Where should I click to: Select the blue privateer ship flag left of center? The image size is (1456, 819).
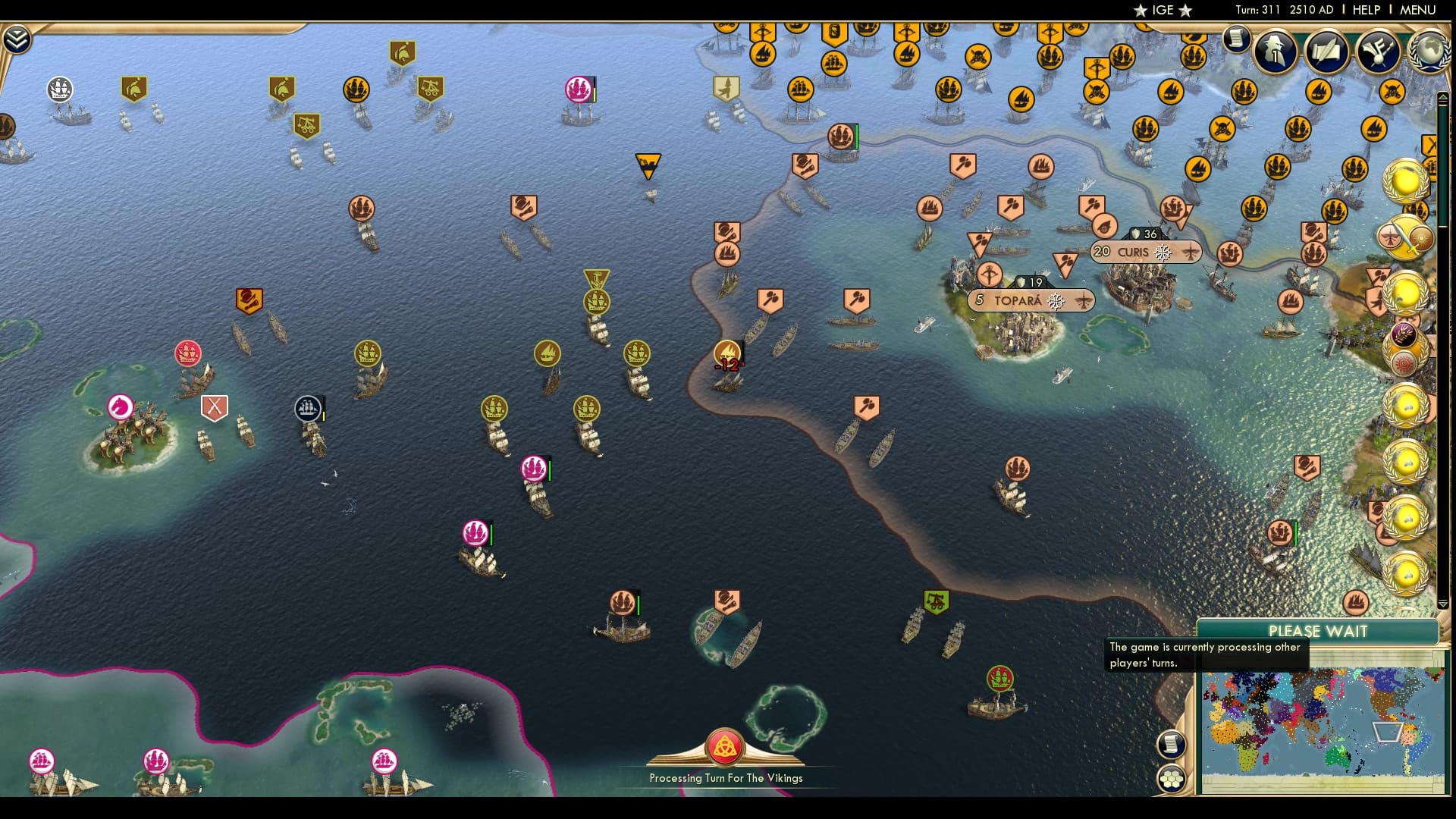[x=307, y=408]
